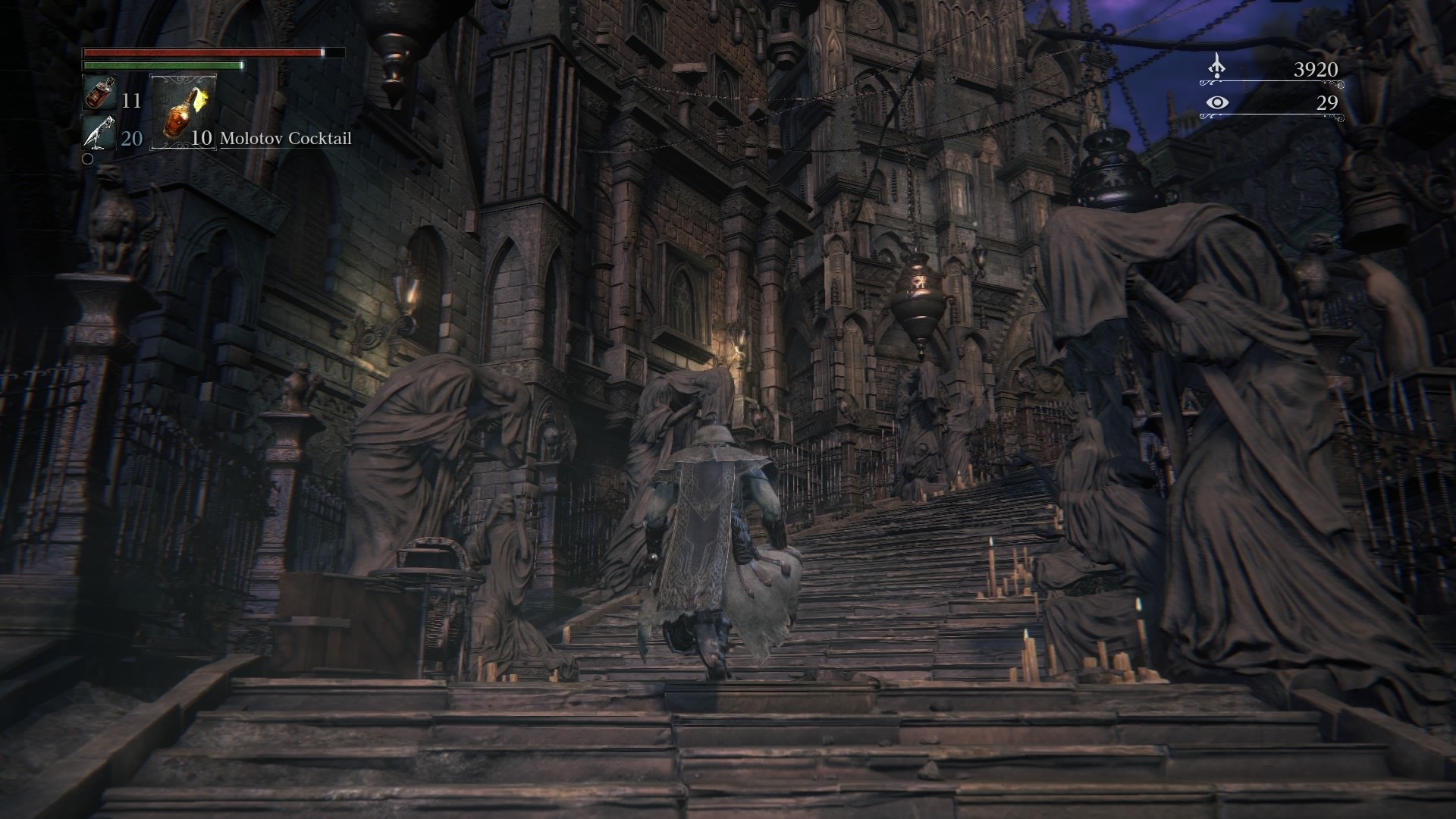This screenshot has width=1456, height=819.
Task: Click the Blood Echoes counter showing 3920
Action: tap(1317, 70)
